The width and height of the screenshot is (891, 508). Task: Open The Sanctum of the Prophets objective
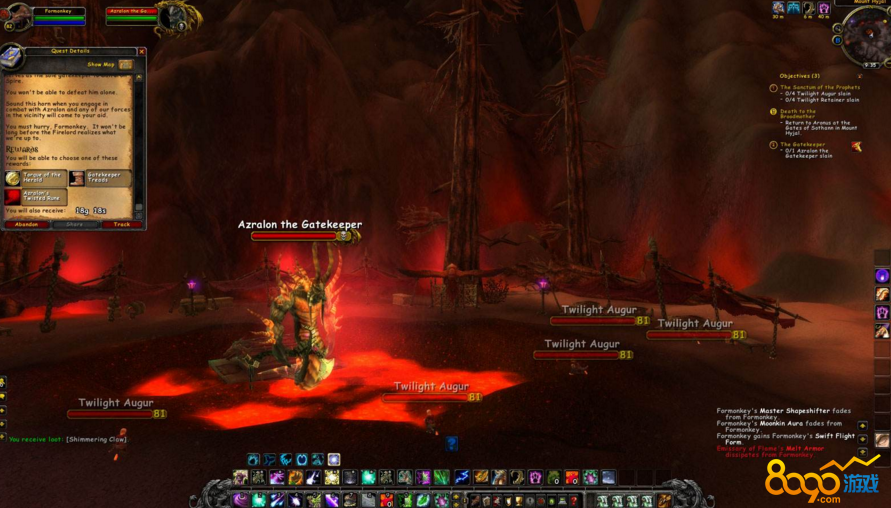(x=819, y=88)
